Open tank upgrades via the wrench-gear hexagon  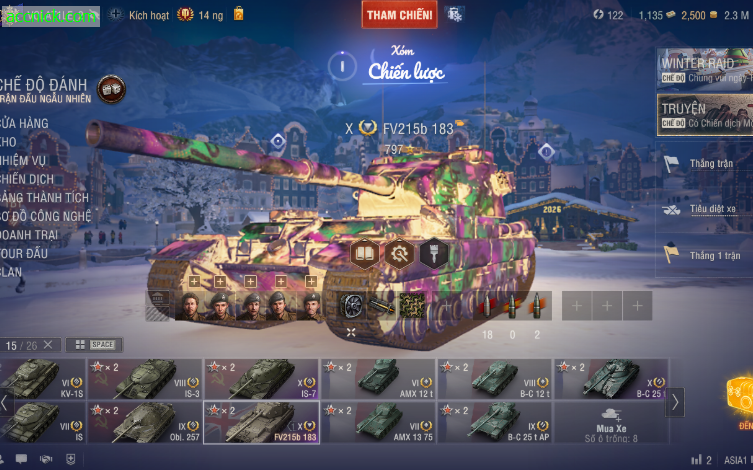tap(398, 252)
